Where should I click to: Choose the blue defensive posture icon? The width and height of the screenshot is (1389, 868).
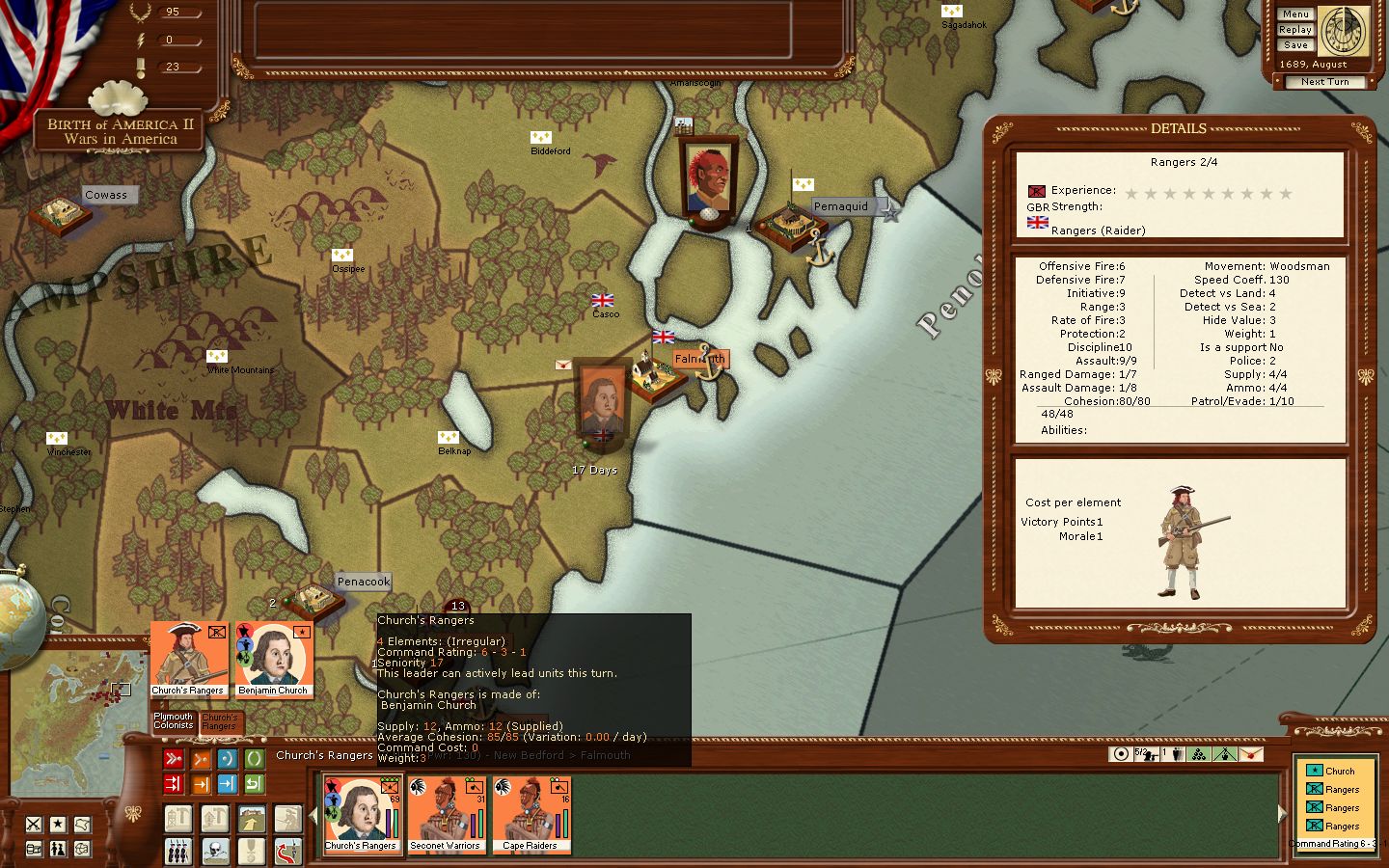[227, 759]
